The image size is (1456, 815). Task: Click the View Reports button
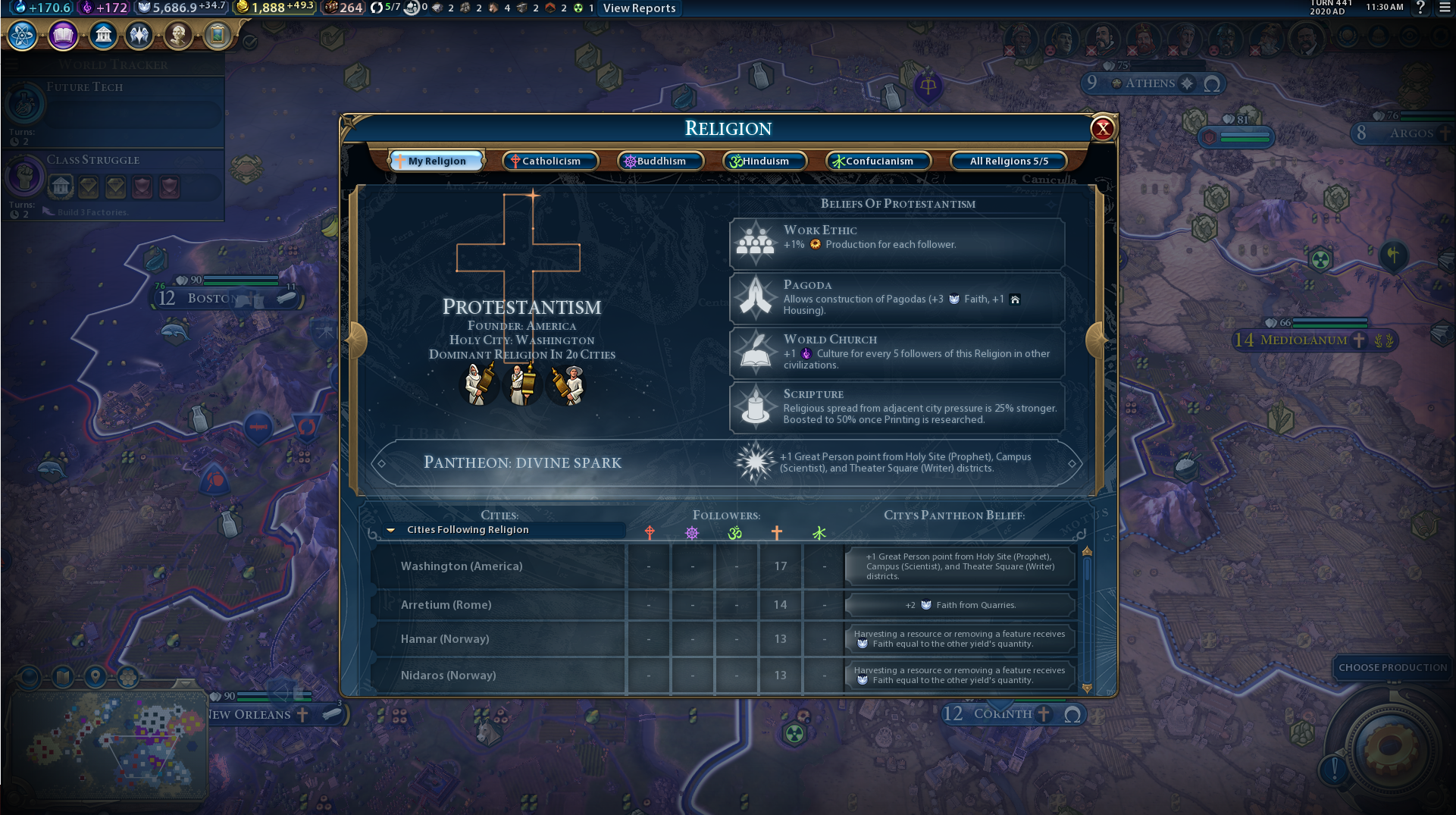[x=639, y=8]
